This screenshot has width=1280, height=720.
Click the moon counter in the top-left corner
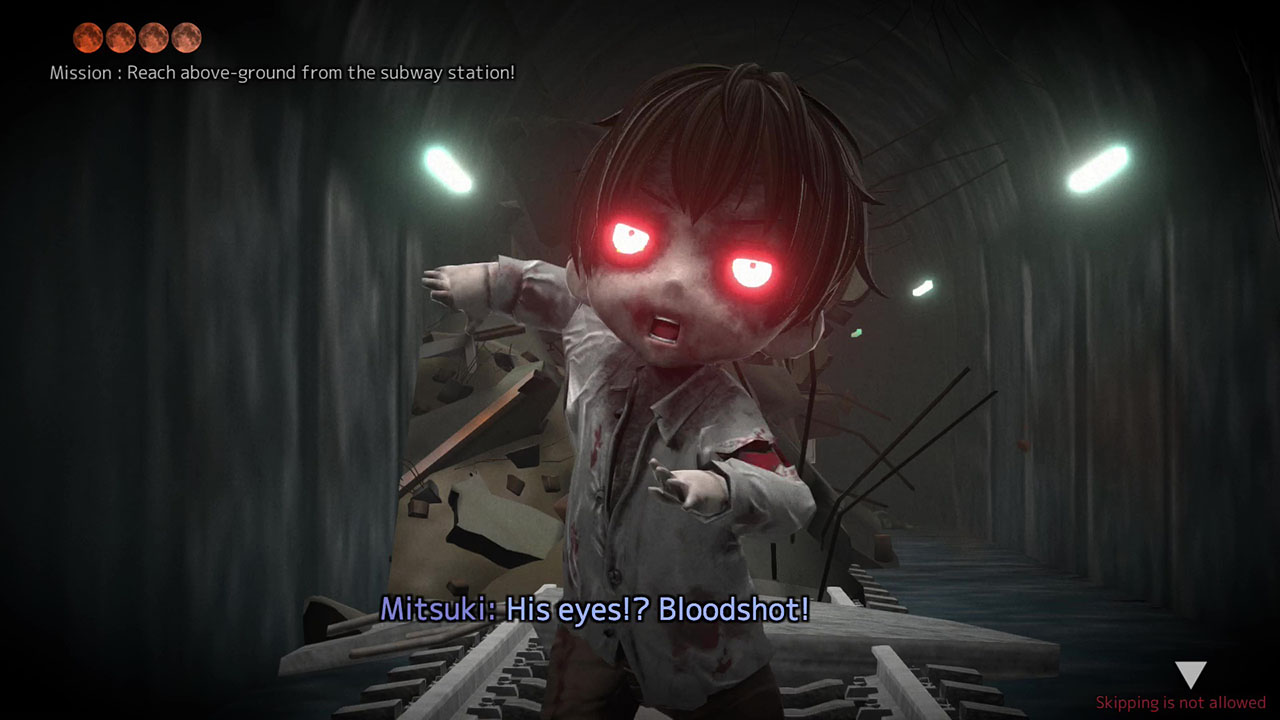click(136, 38)
